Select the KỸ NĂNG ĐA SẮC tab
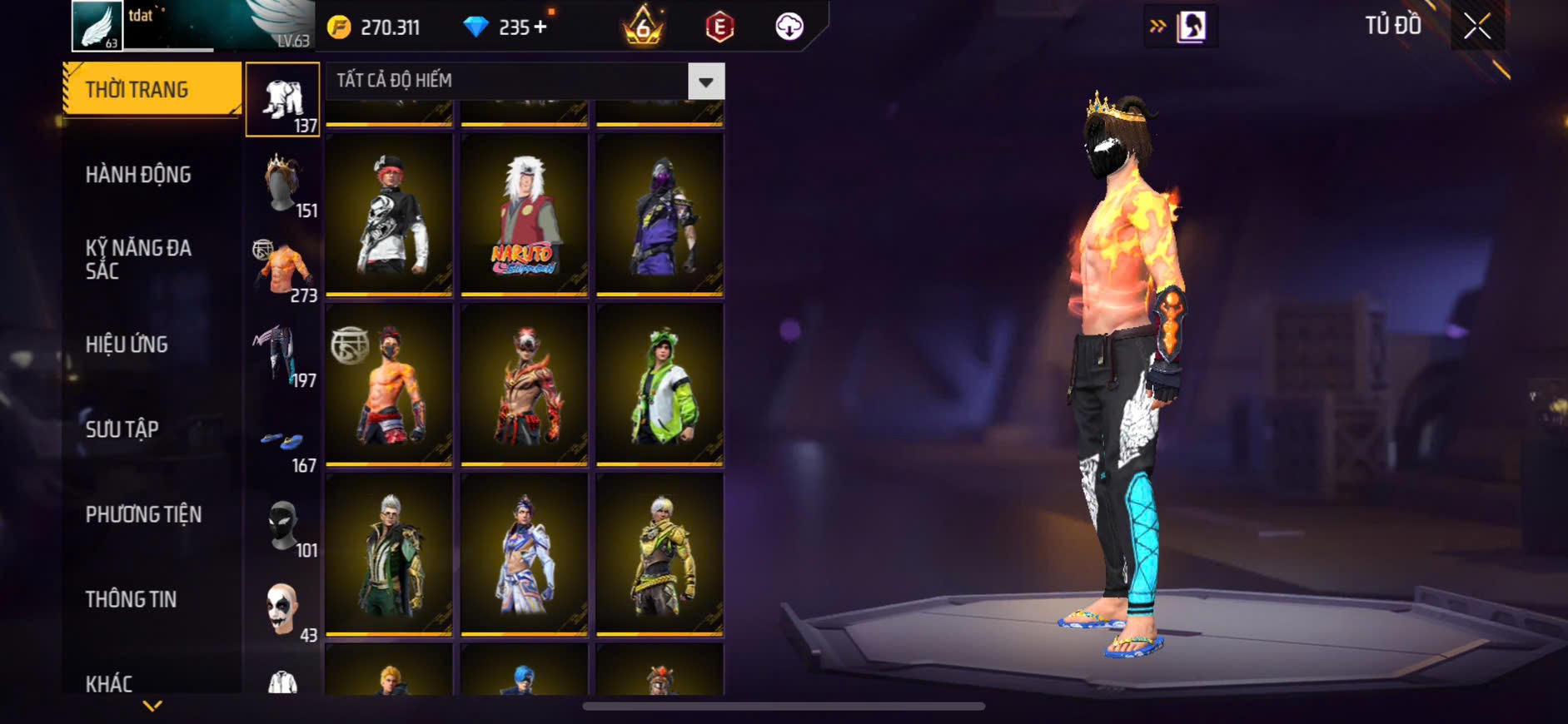Viewport: 1568px width, 724px height. click(x=138, y=259)
